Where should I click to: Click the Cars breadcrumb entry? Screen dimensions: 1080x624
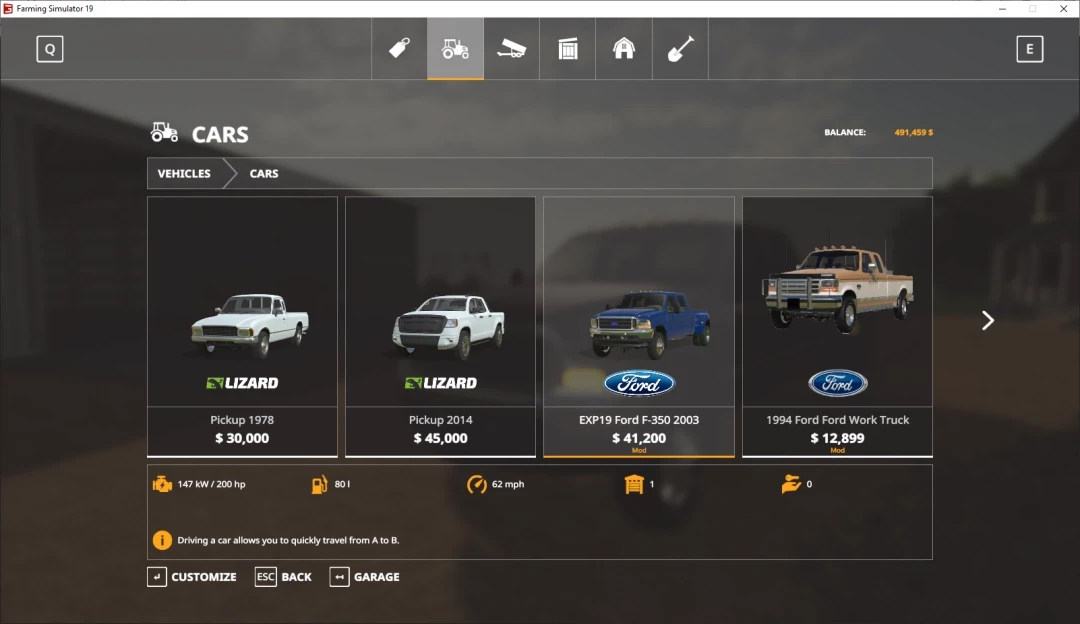point(264,173)
